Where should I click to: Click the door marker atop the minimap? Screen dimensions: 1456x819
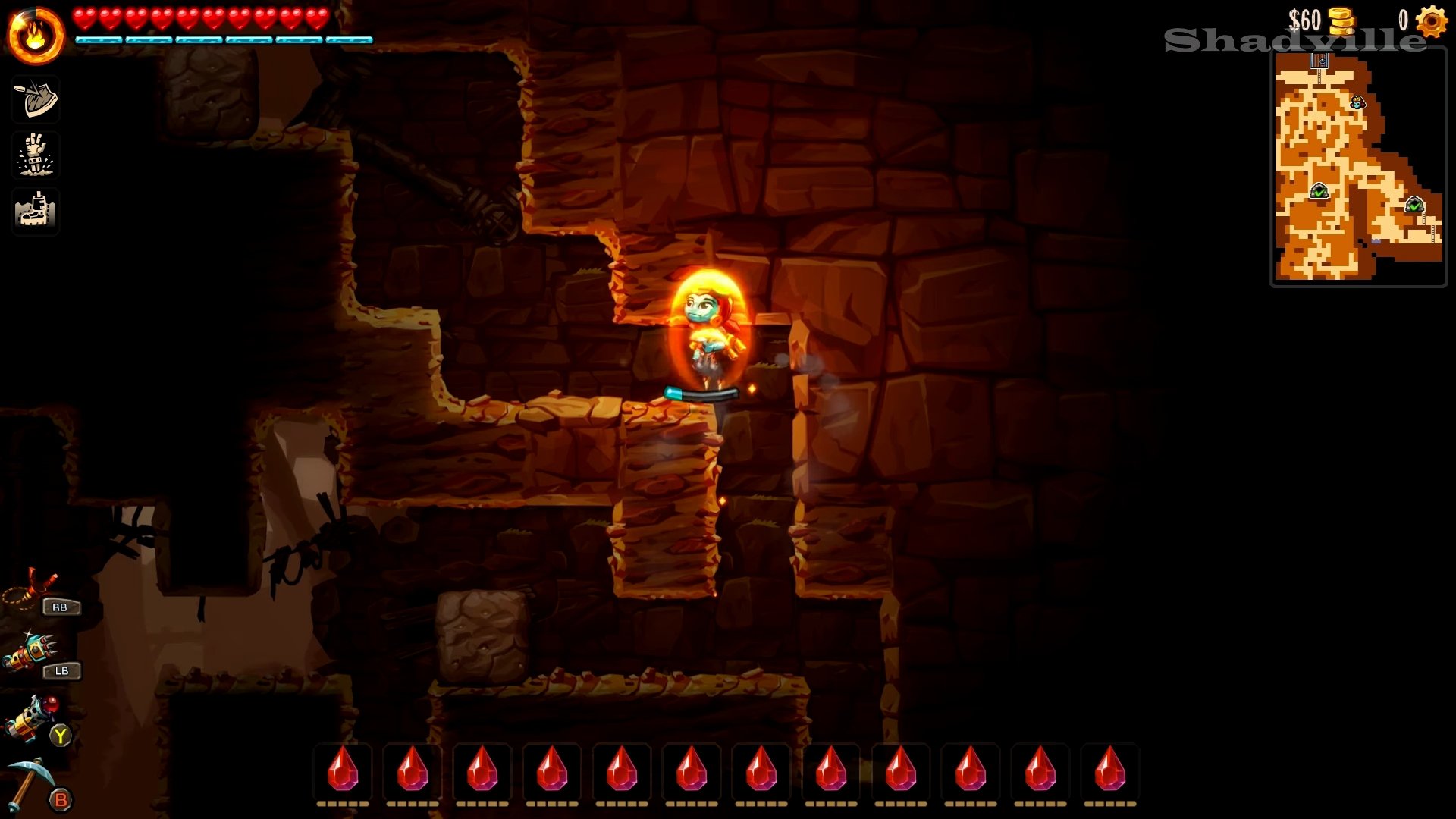tap(1319, 61)
